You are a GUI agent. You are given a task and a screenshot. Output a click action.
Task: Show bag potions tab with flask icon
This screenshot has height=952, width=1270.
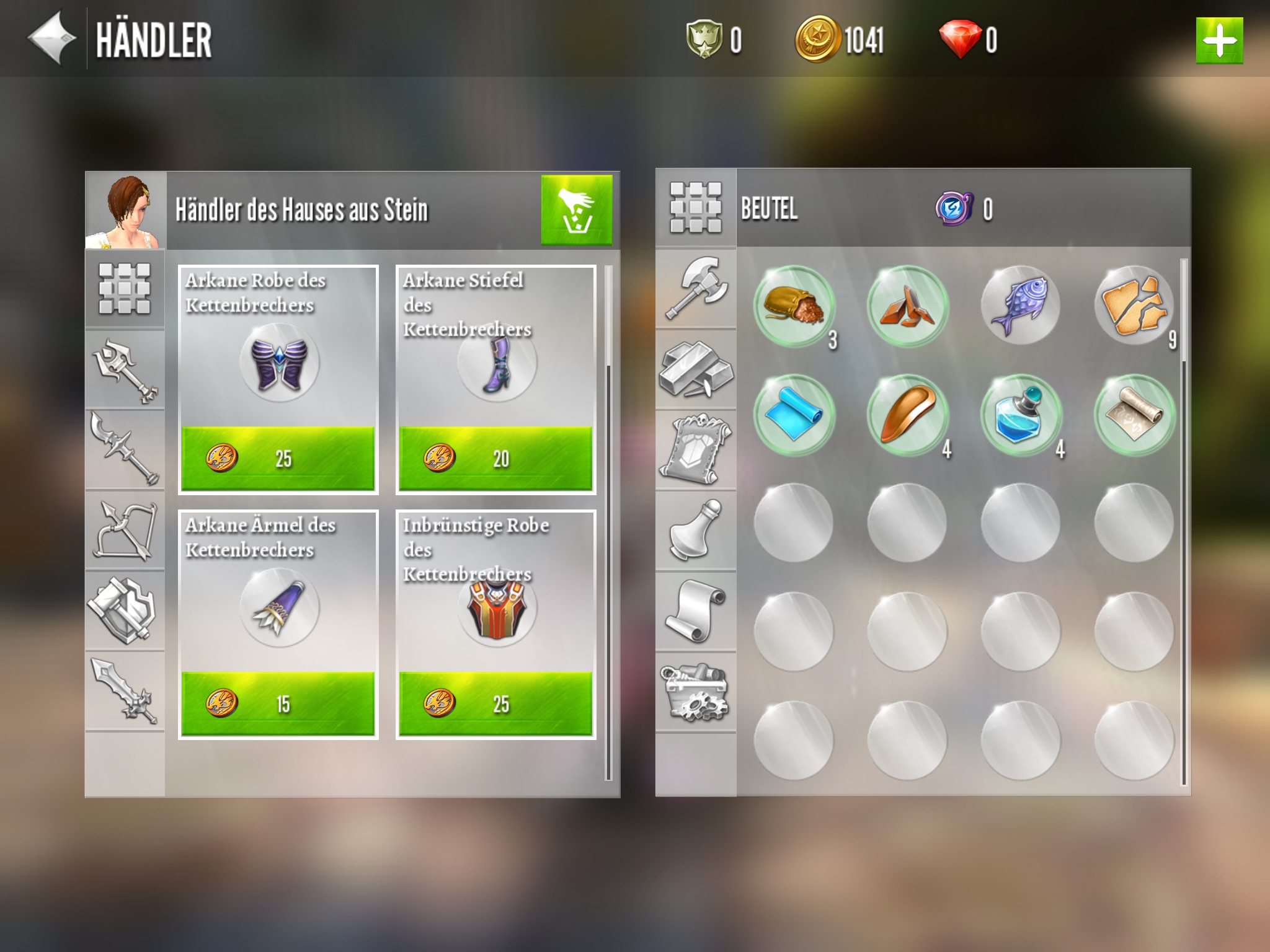(x=696, y=531)
